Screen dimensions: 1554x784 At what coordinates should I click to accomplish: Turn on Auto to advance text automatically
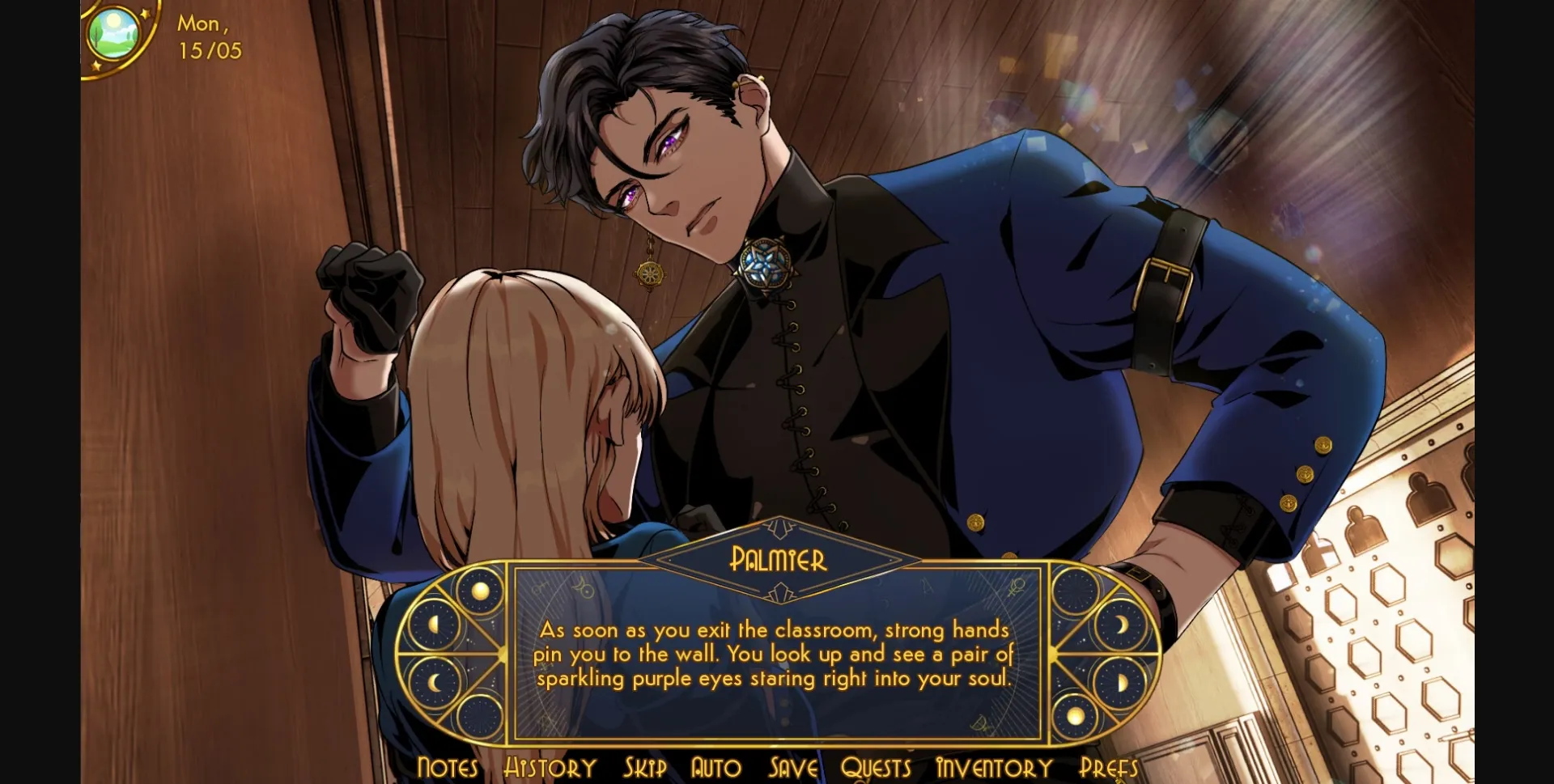(x=715, y=767)
